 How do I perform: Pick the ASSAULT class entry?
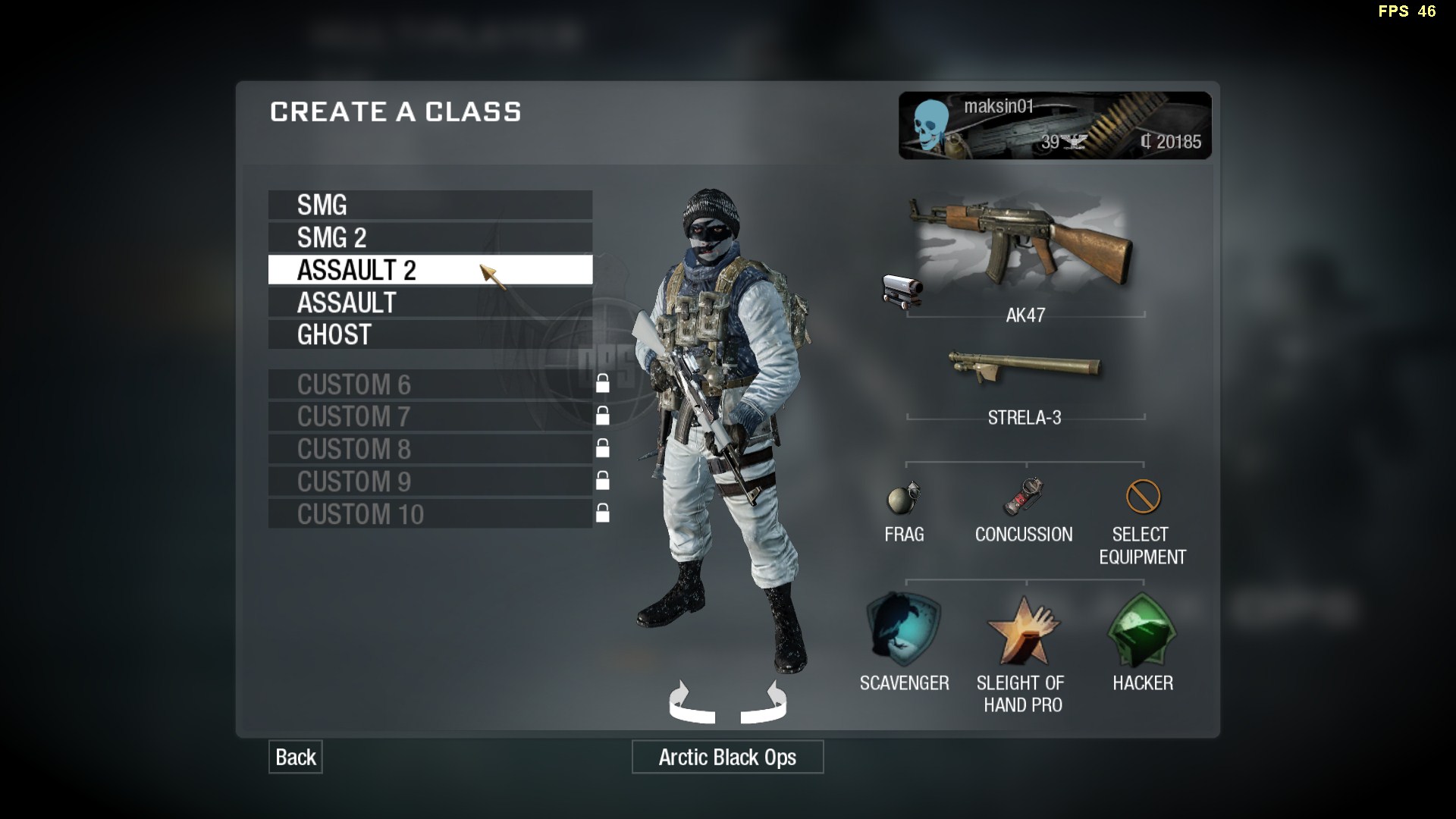pyautogui.click(x=430, y=303)
